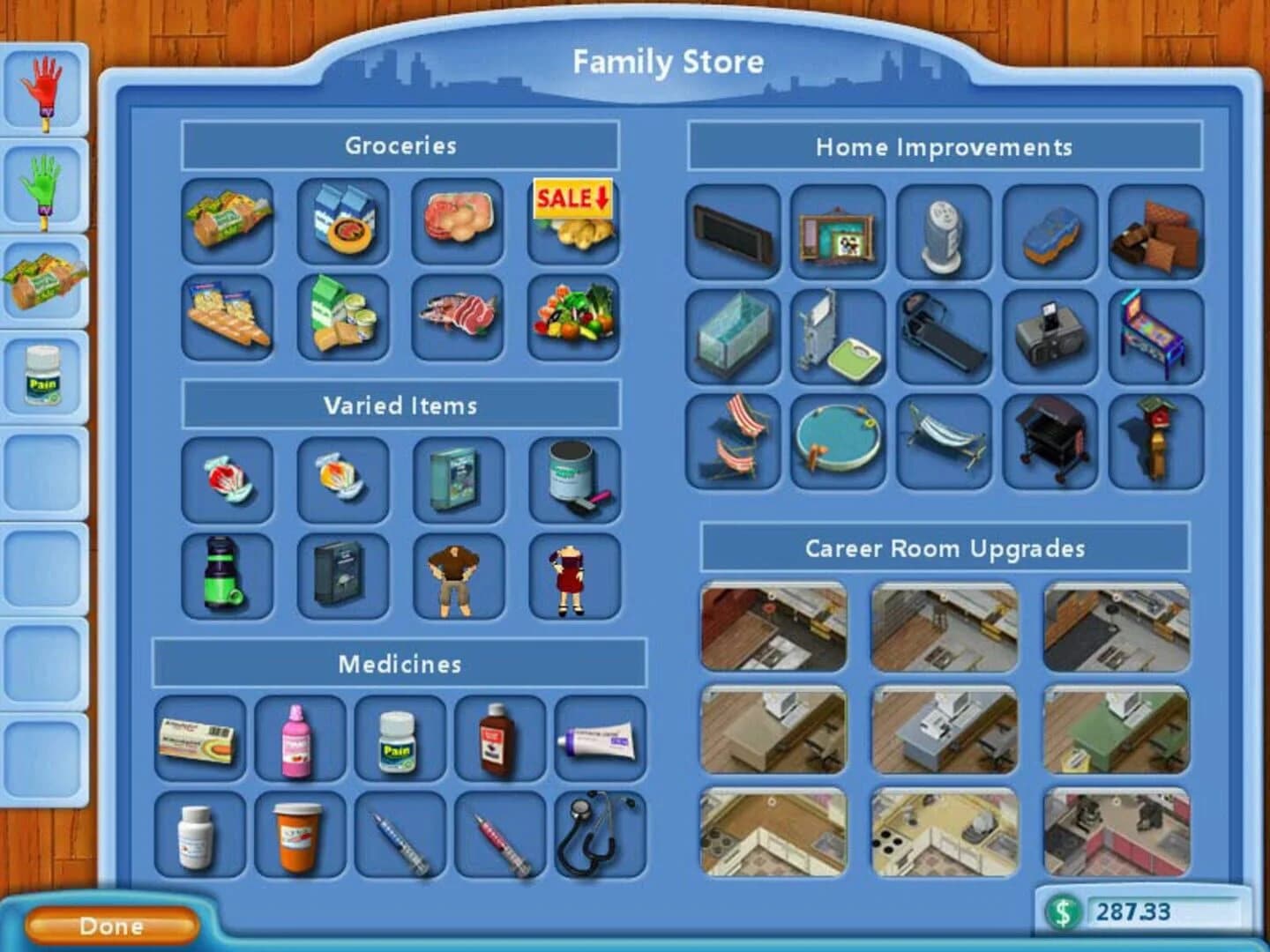
Task: Choose the paint can in Varied Items
Action: pyautogui.click(x=573, y=480)
